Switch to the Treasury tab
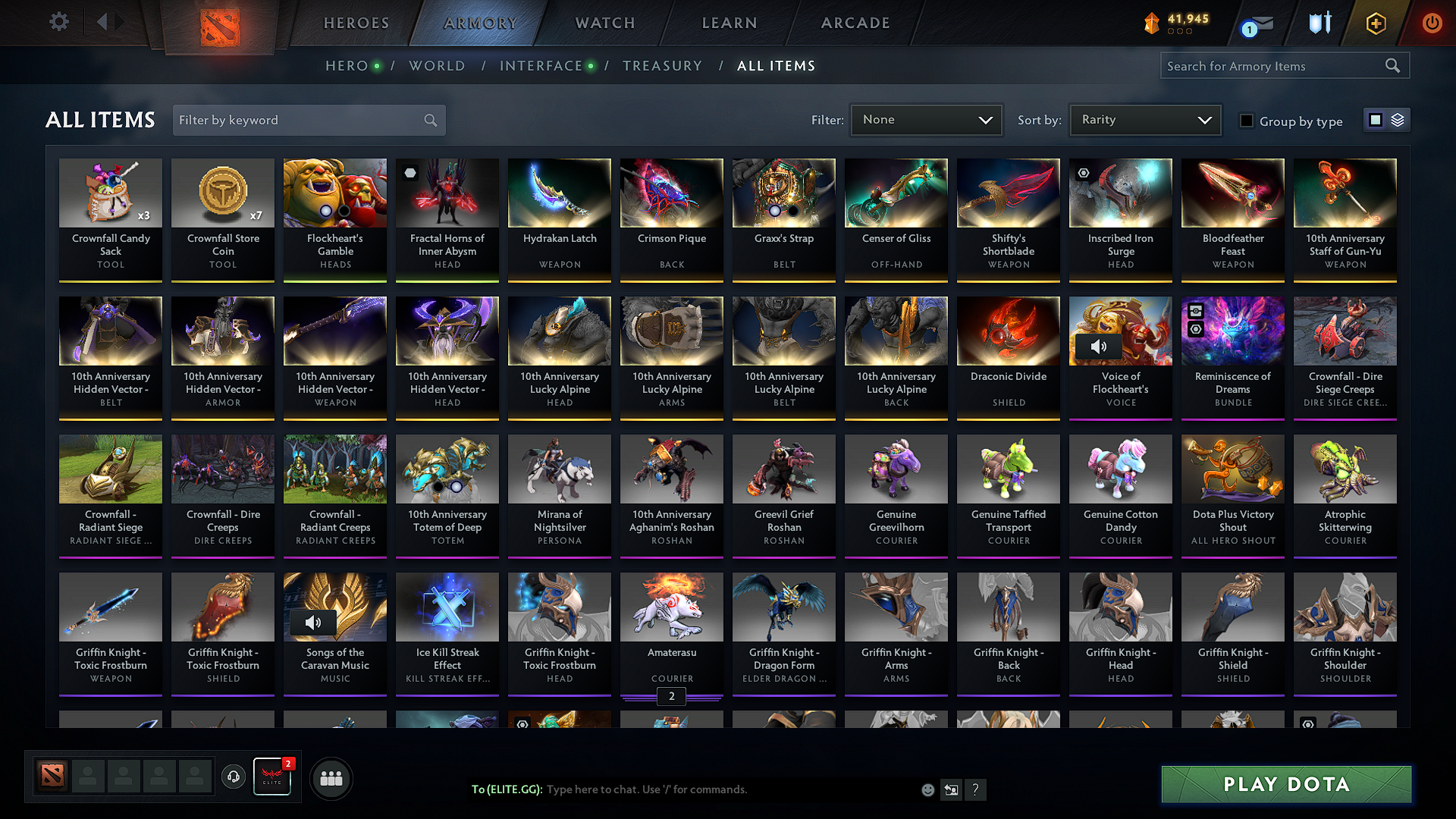Viewport: 1456px width, 819px height. [662, 66]
